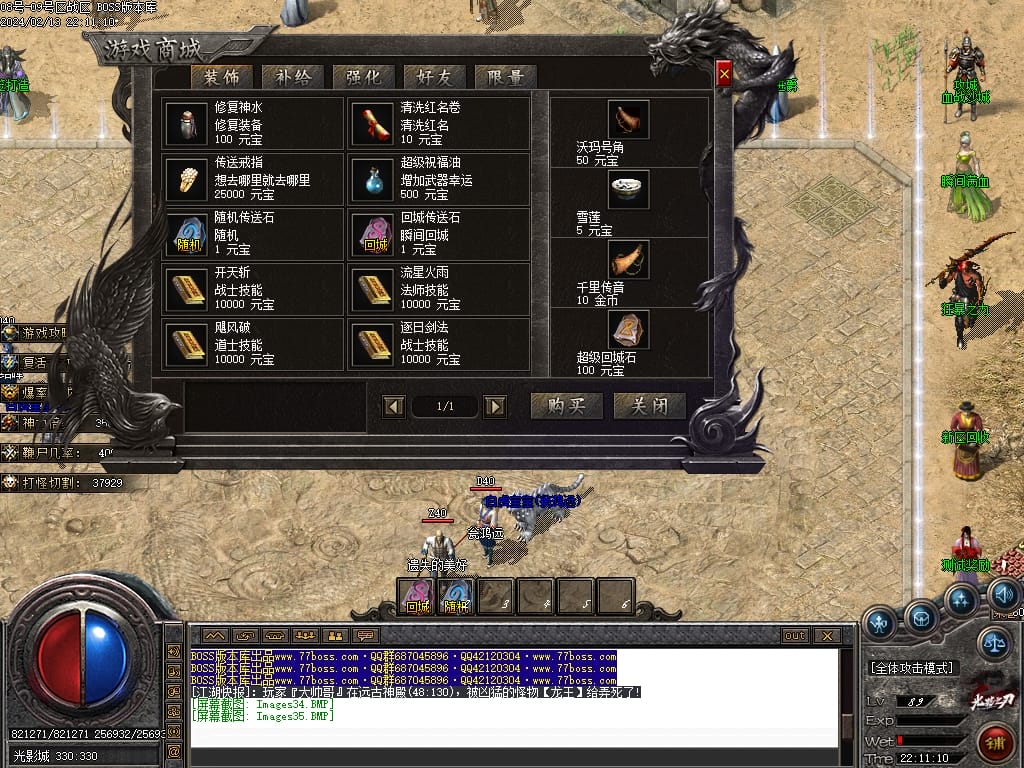Select the 开天斩 warrior skill book
Screen dimensions: 1024x768
click(x=186, y=290)
